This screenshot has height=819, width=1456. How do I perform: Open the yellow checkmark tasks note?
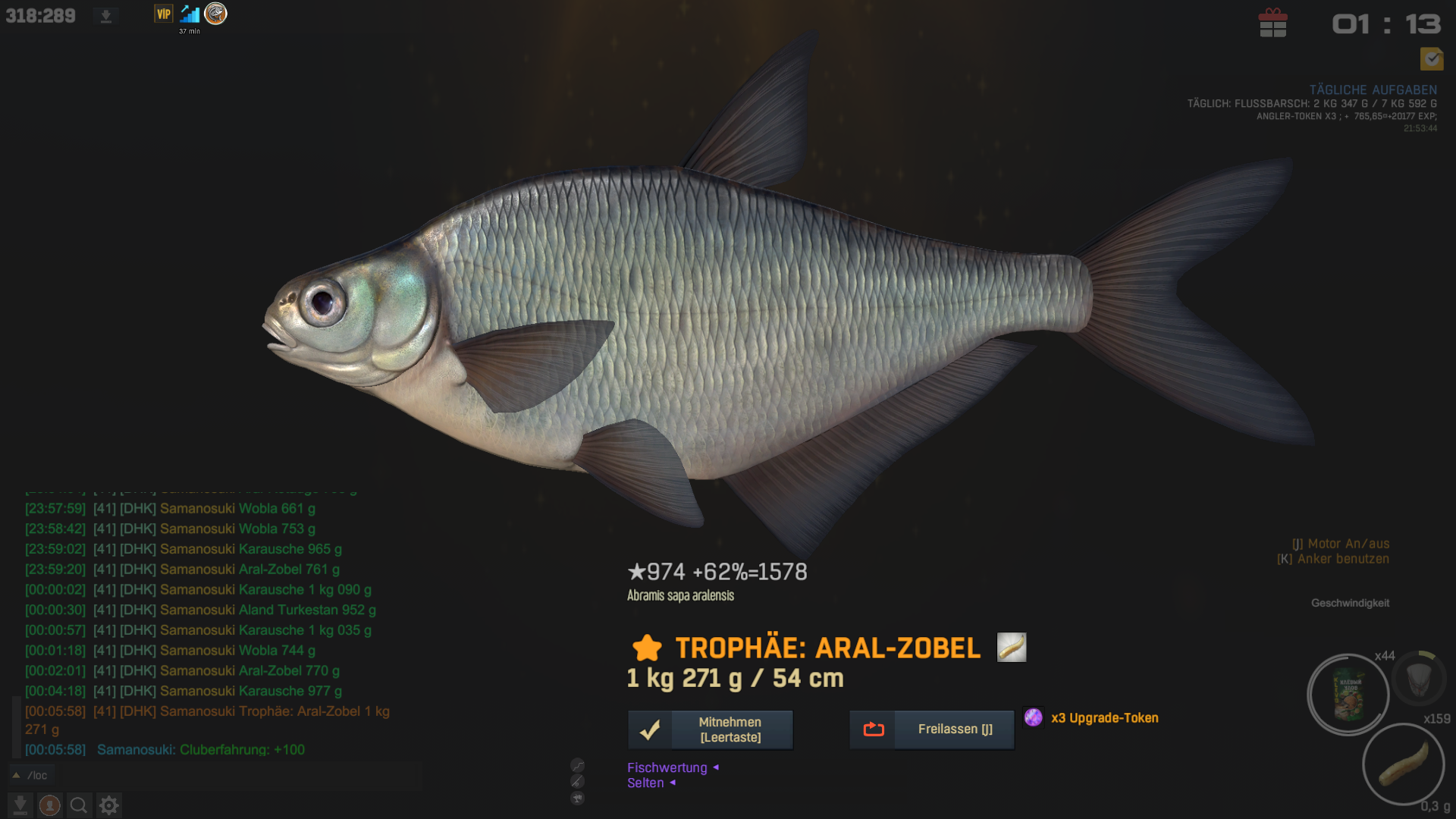point(1432,58)
